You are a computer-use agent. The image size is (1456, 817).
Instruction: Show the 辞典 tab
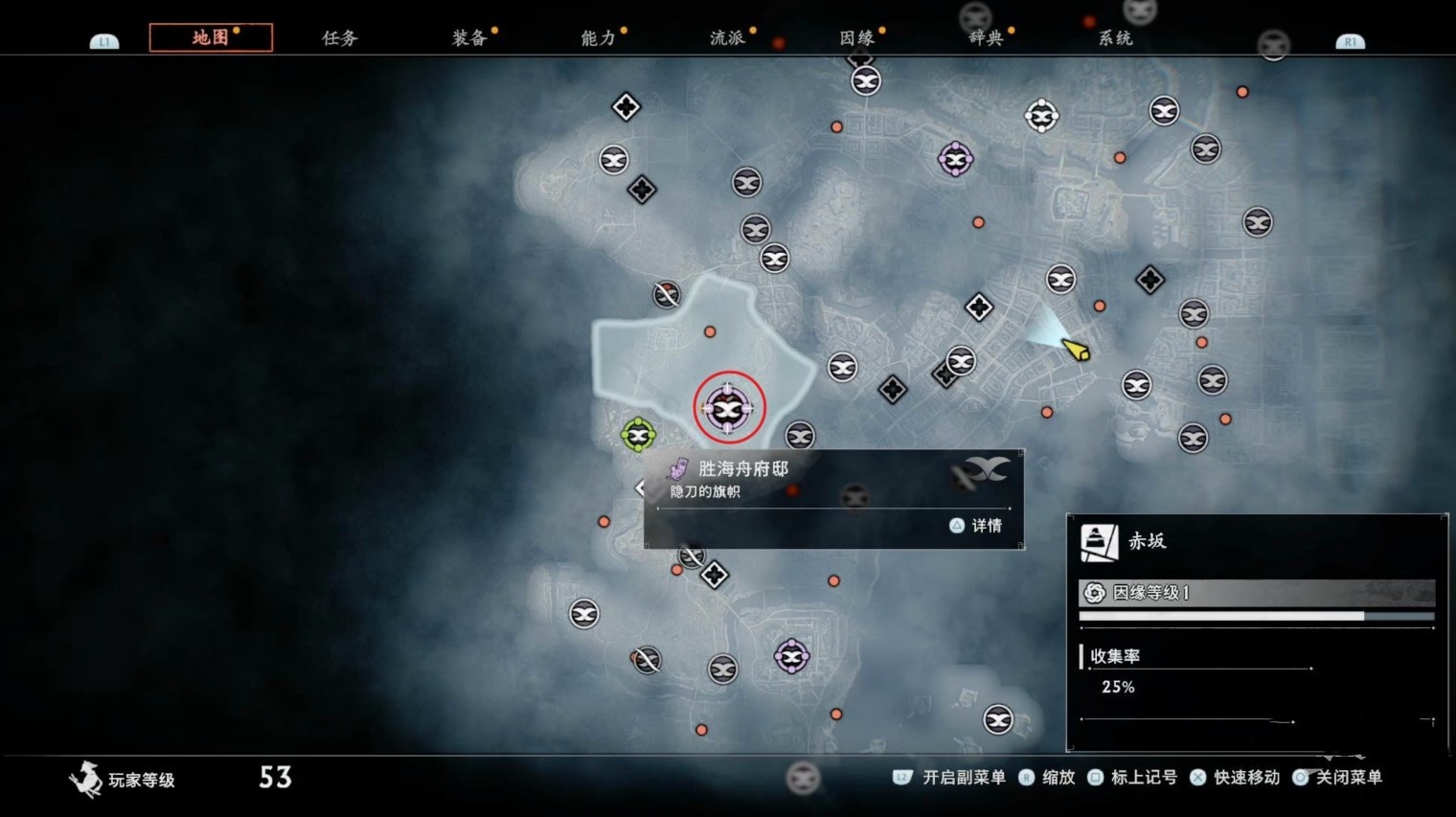click(x=986, y=38)
